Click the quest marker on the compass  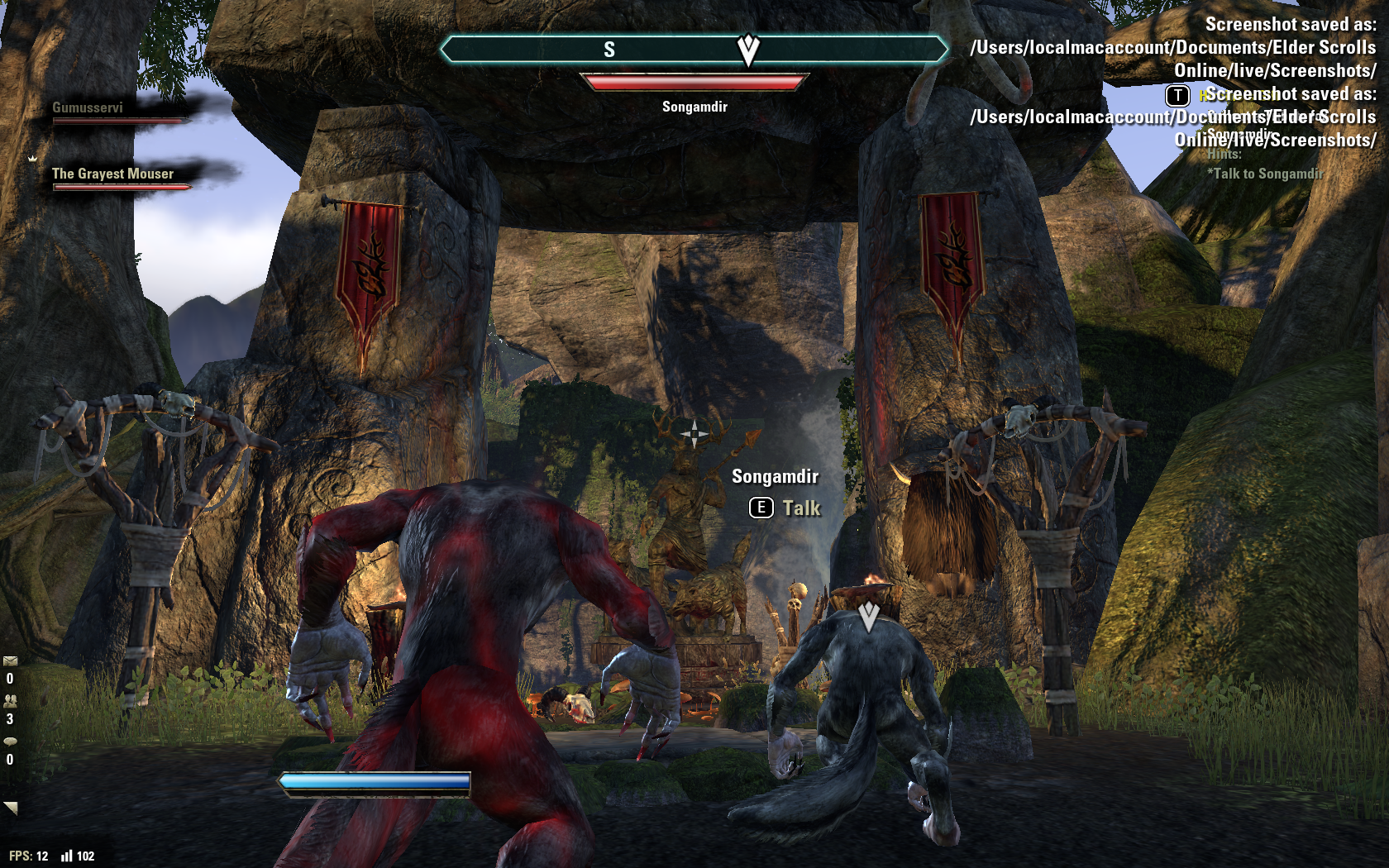tap(748, 50)
